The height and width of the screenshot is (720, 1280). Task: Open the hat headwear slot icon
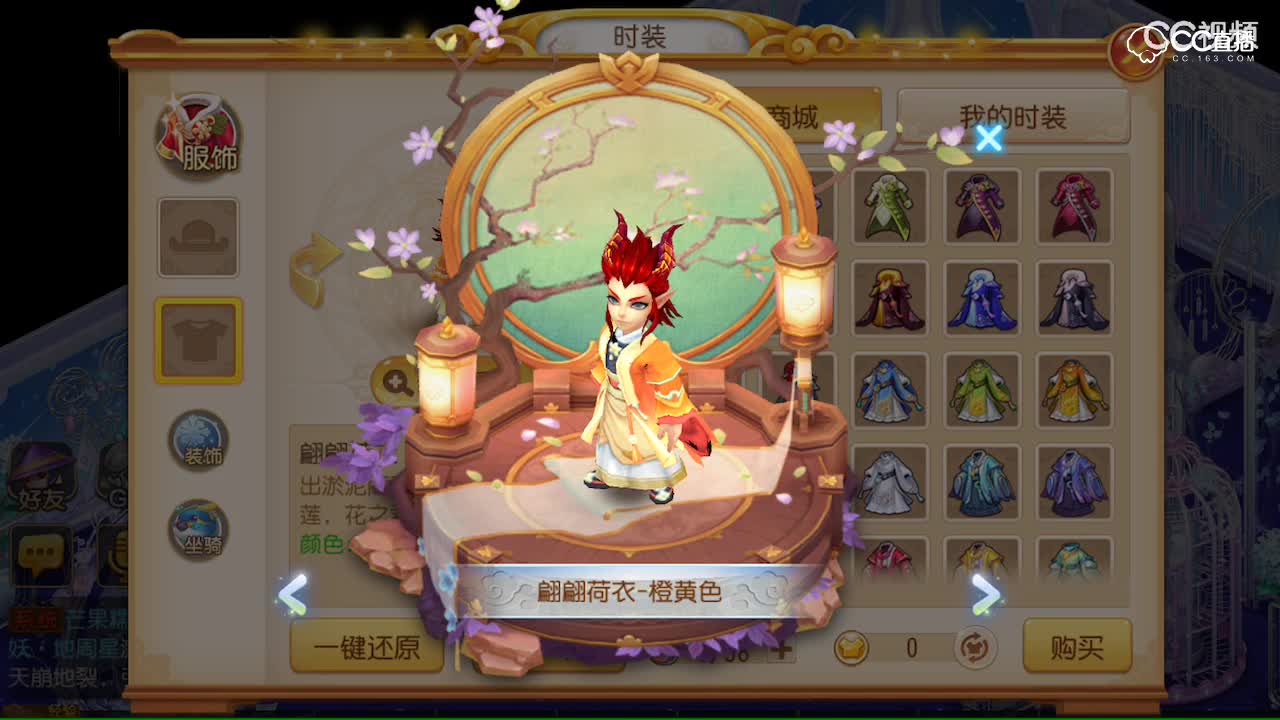click(200, 237)
